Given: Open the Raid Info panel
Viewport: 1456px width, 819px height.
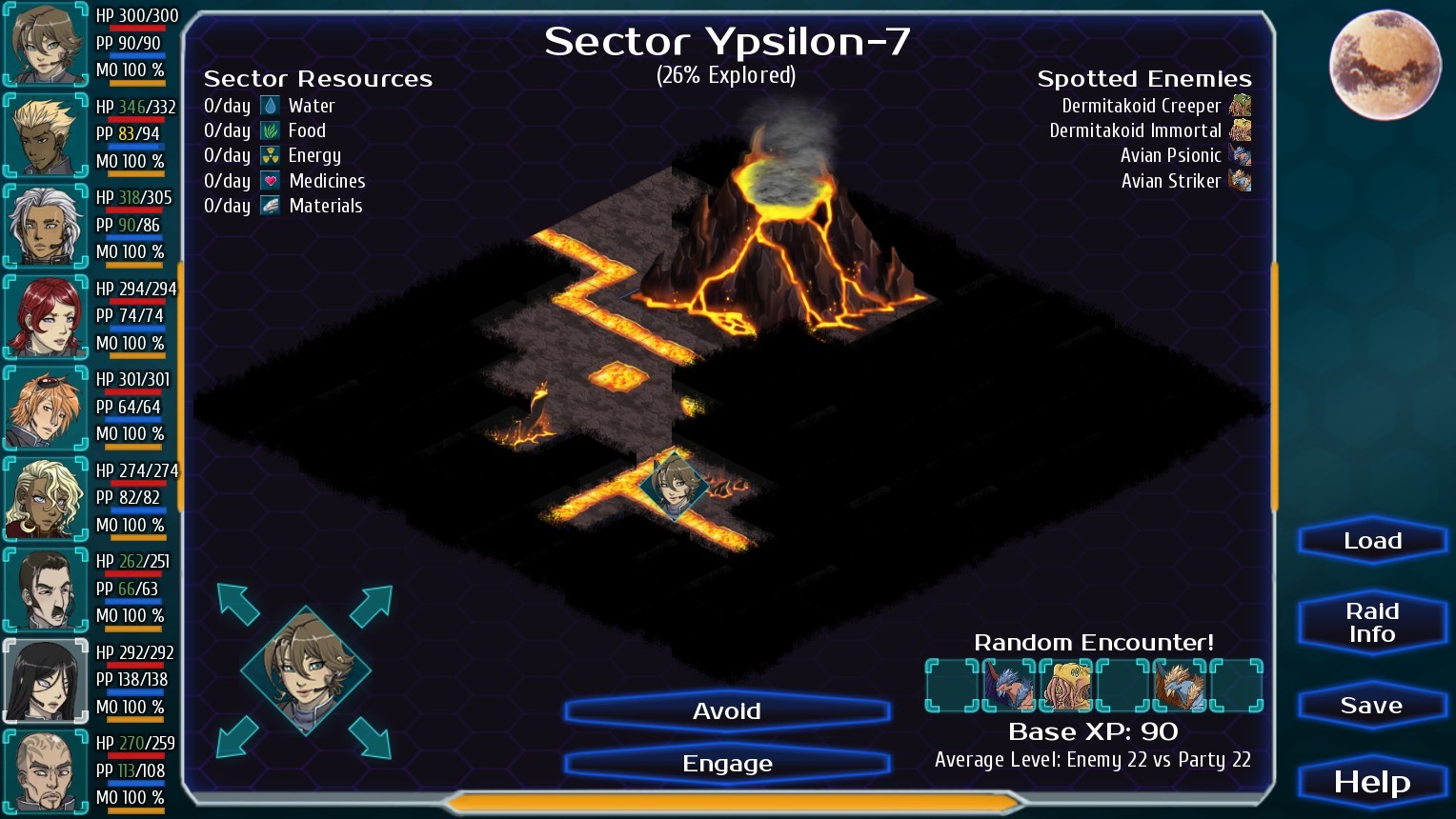Looking at the screenshot, I should (x=1371, y=621).
